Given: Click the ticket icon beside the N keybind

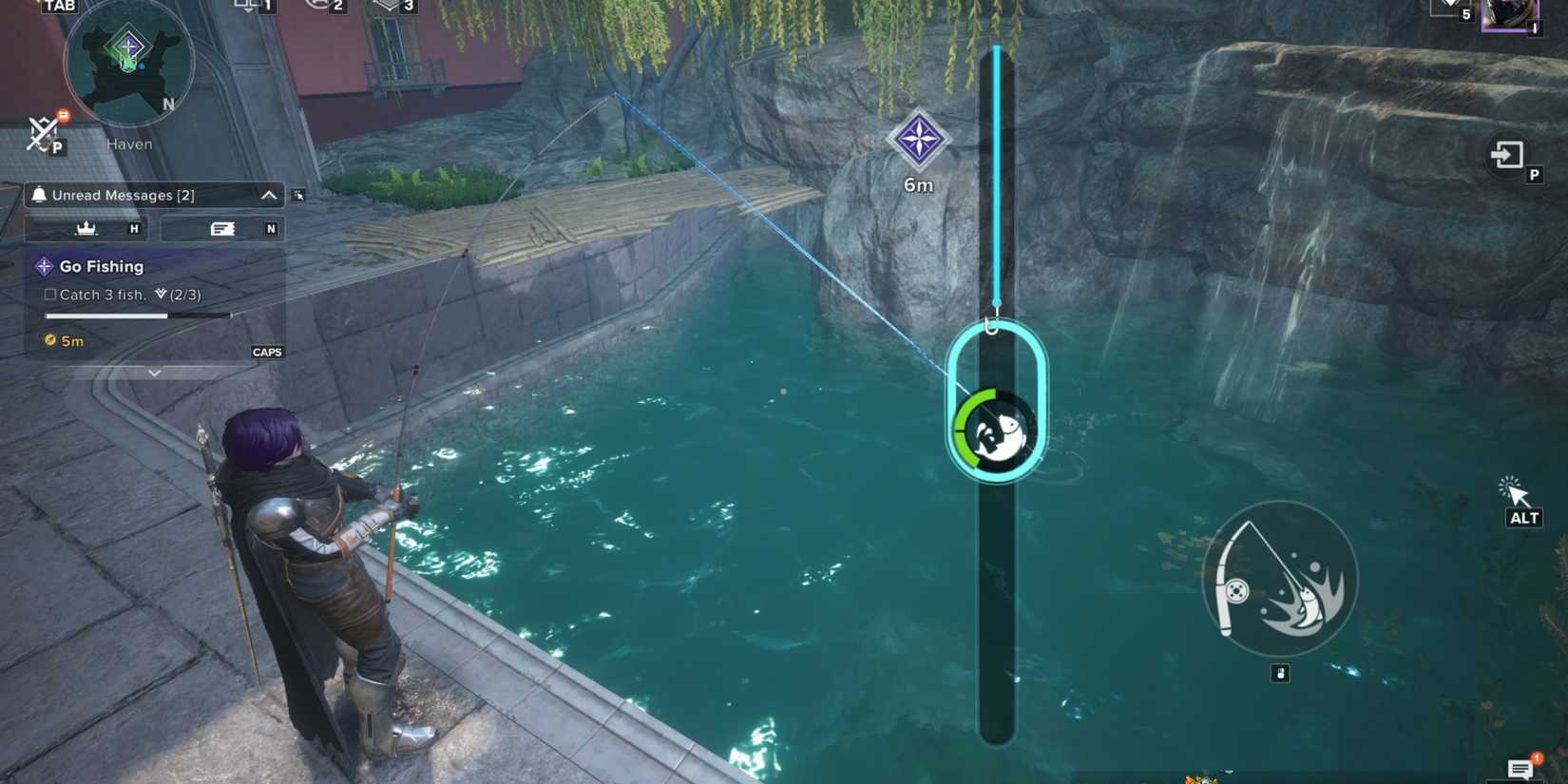Looking at the screenshot, I should pos(221,228).
